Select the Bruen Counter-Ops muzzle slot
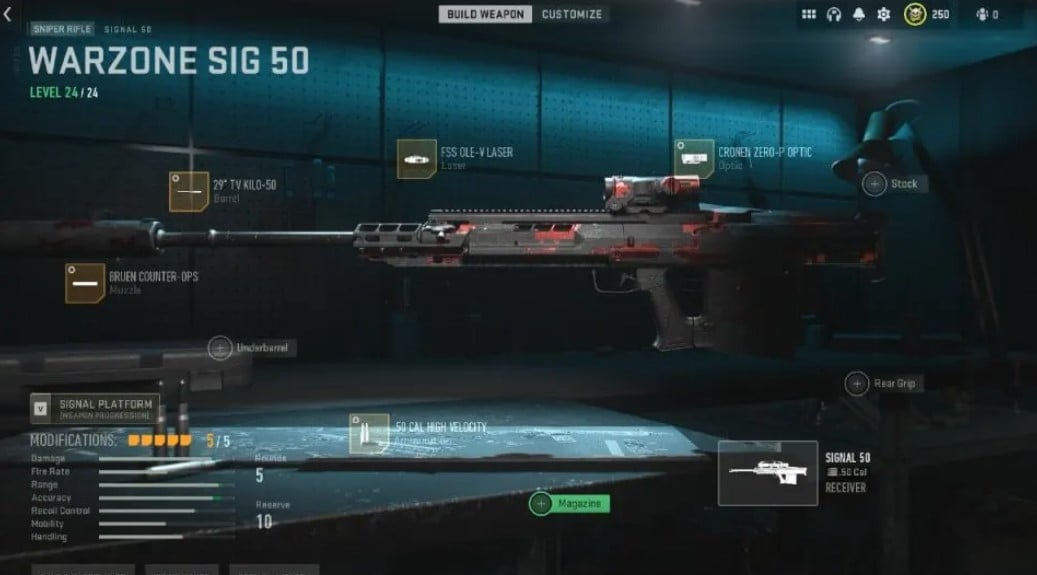The width and height of the screenshot is (1037, 575). click(85, 283)
